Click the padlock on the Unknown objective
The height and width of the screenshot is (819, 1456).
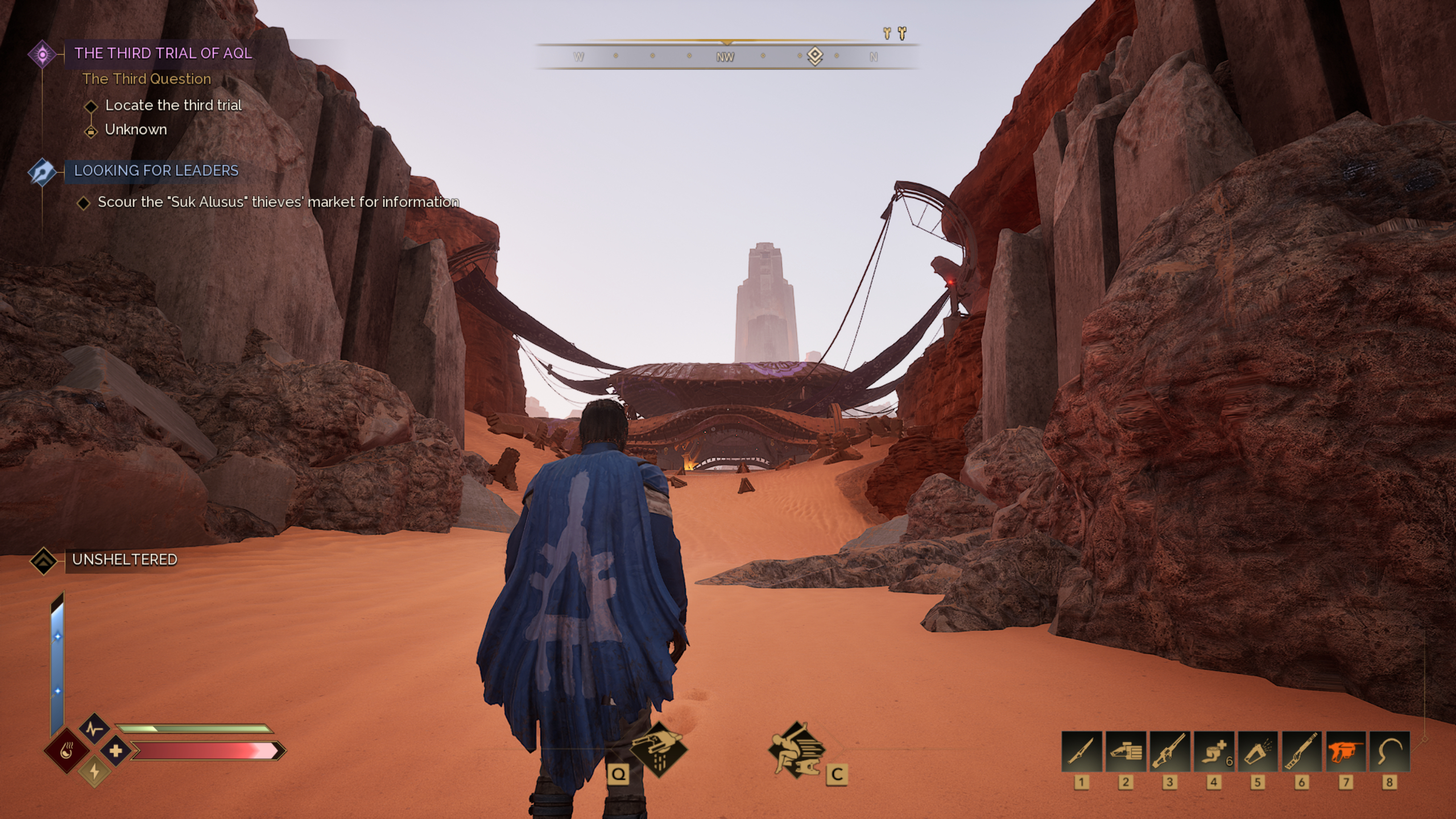point(91,130)
